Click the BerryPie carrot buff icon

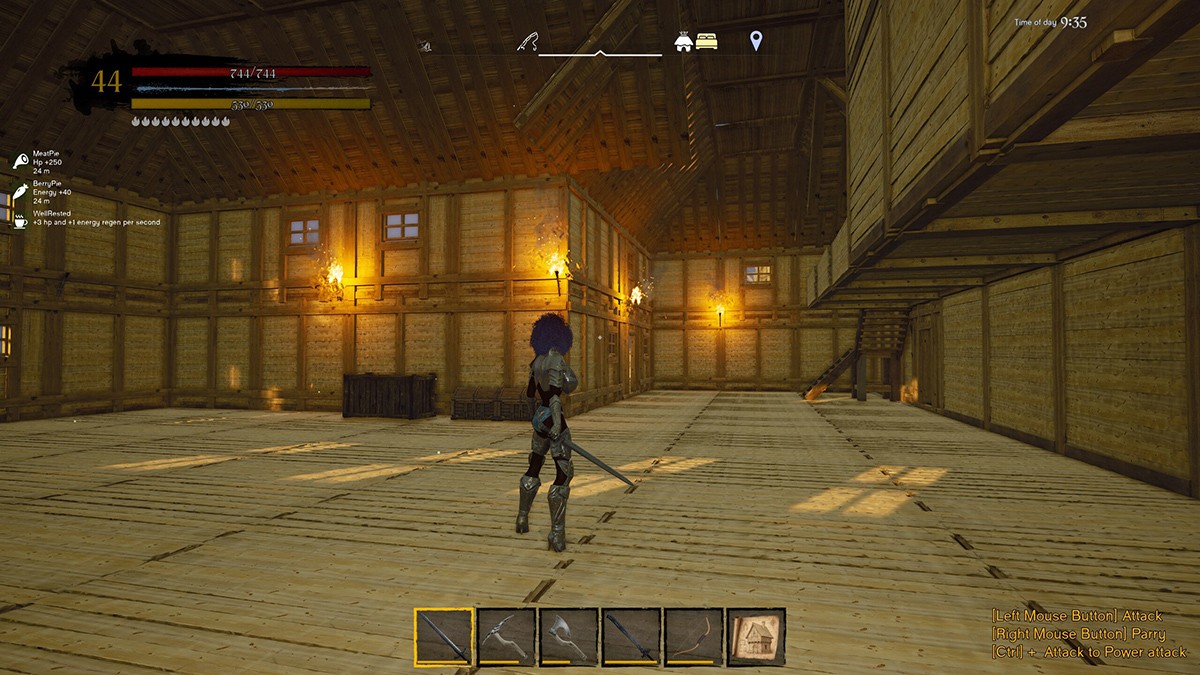click(21, 190)
